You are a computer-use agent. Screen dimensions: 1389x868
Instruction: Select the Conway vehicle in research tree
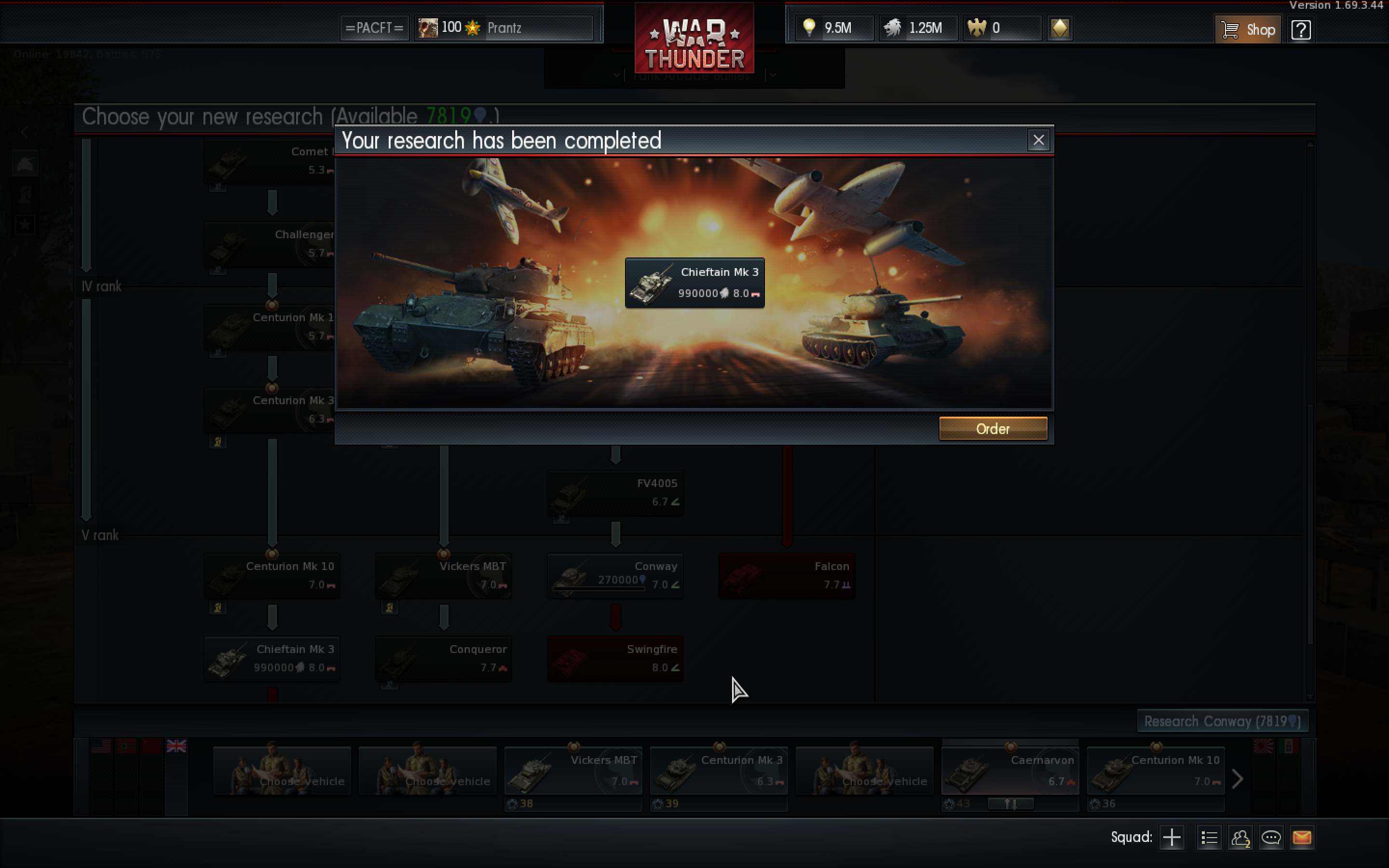(615, 576)
